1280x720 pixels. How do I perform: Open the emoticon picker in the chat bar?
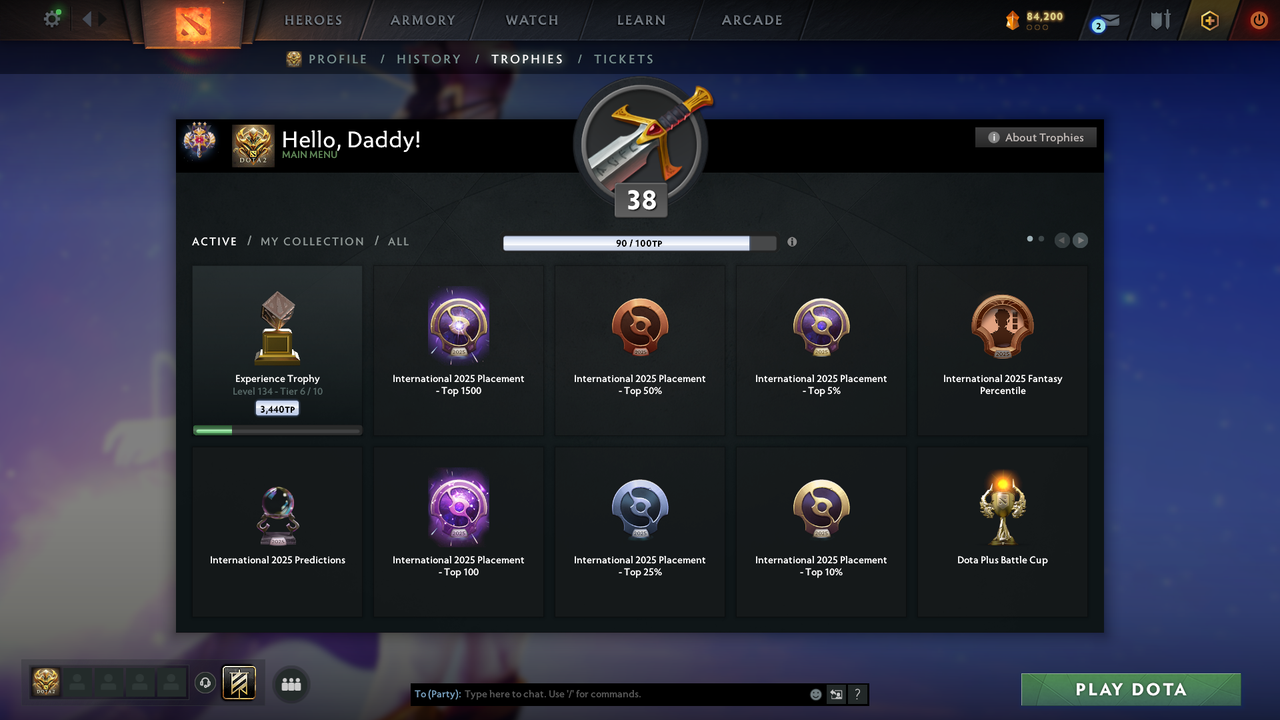(815, 693)
